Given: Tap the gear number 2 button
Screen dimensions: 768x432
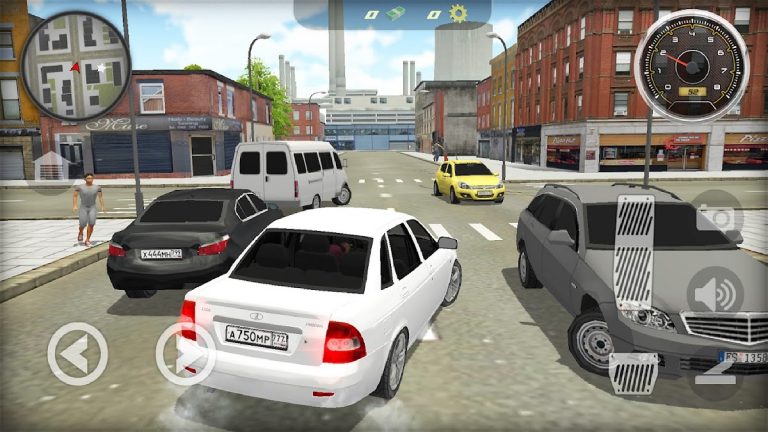Looking at the screenshot, I should click(714, 371).
